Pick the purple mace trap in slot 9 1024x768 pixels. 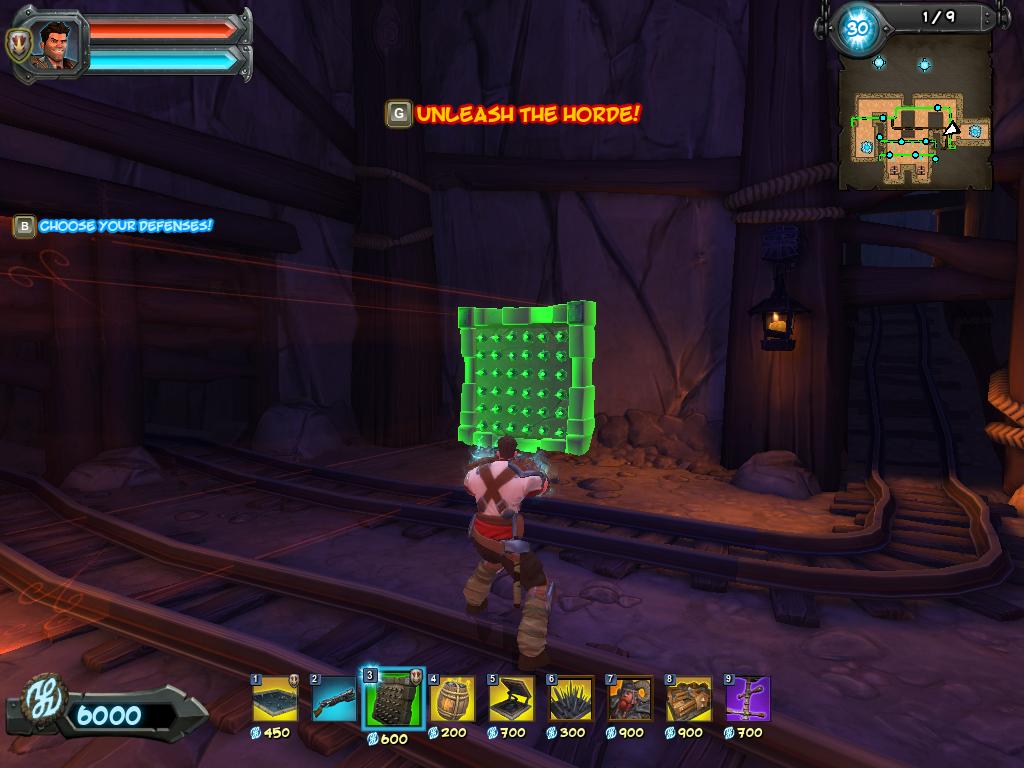coord(747,699)
